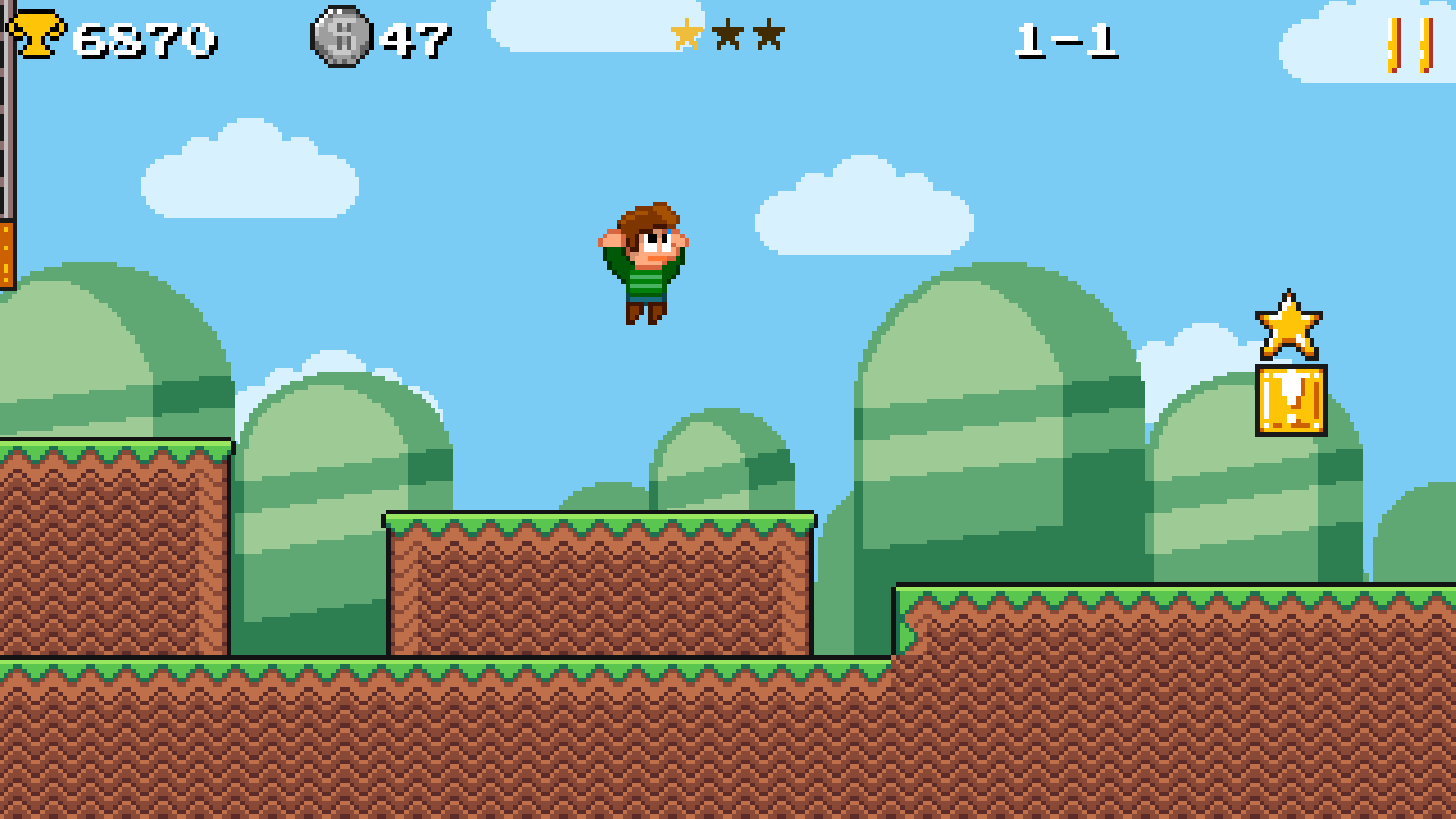Click the flagpole at the top left
1456x819 pixels.
[6, 136]
